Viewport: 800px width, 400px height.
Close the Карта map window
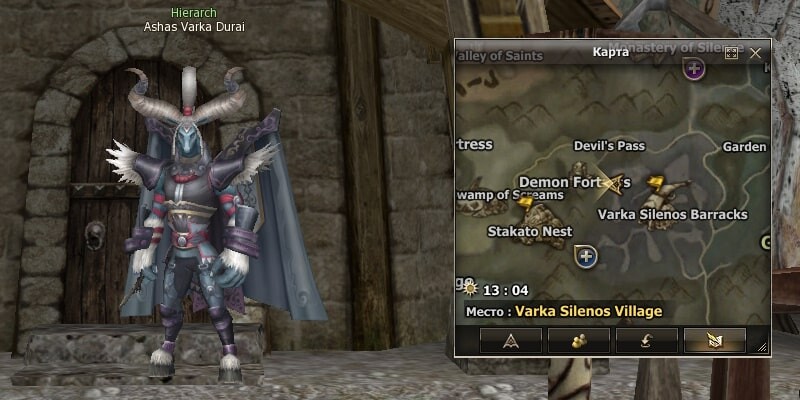(756, 53)
